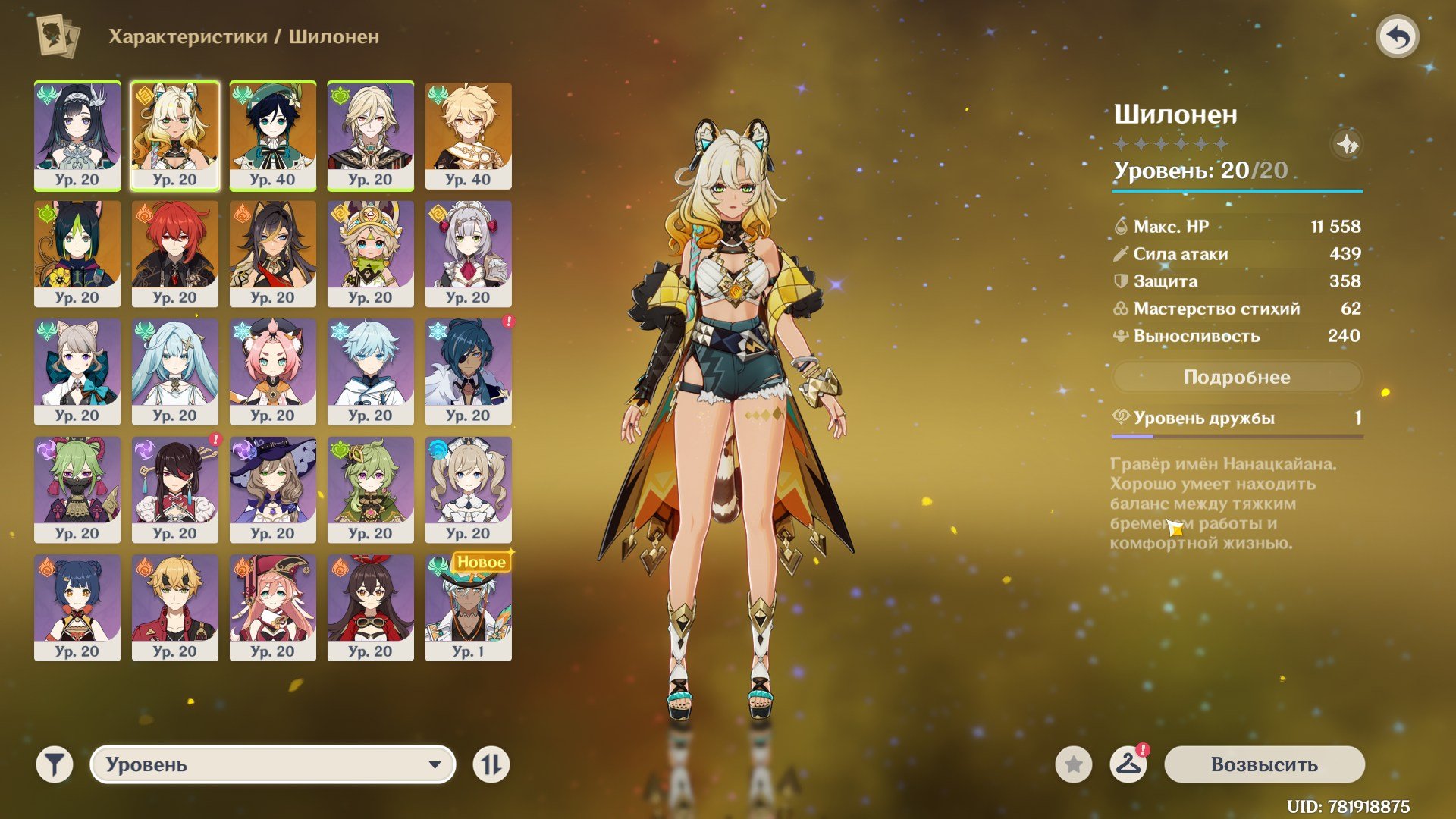
Task: Open the outfit hanger icon
Action: (x=1128, y=764)
